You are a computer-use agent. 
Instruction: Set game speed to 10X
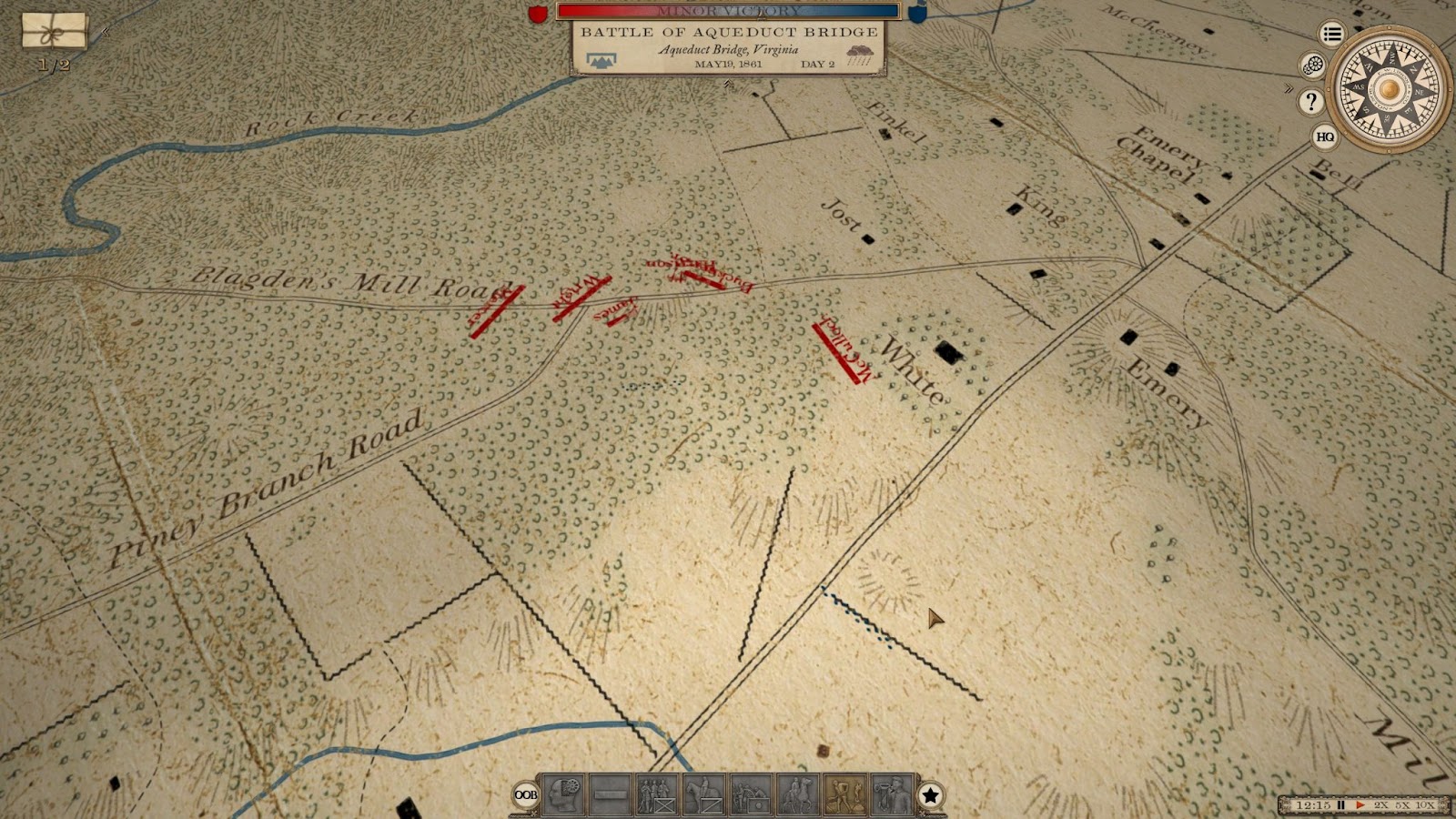click(x=1425, y=805)
